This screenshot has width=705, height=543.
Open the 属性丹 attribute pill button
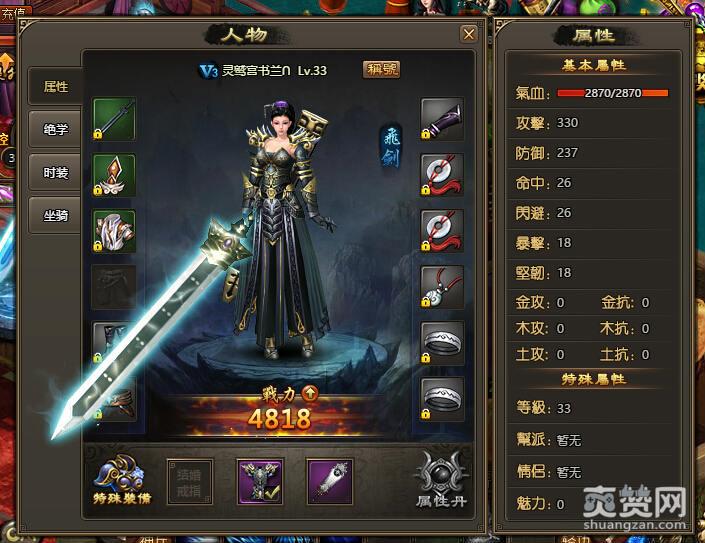coord(441,480)
